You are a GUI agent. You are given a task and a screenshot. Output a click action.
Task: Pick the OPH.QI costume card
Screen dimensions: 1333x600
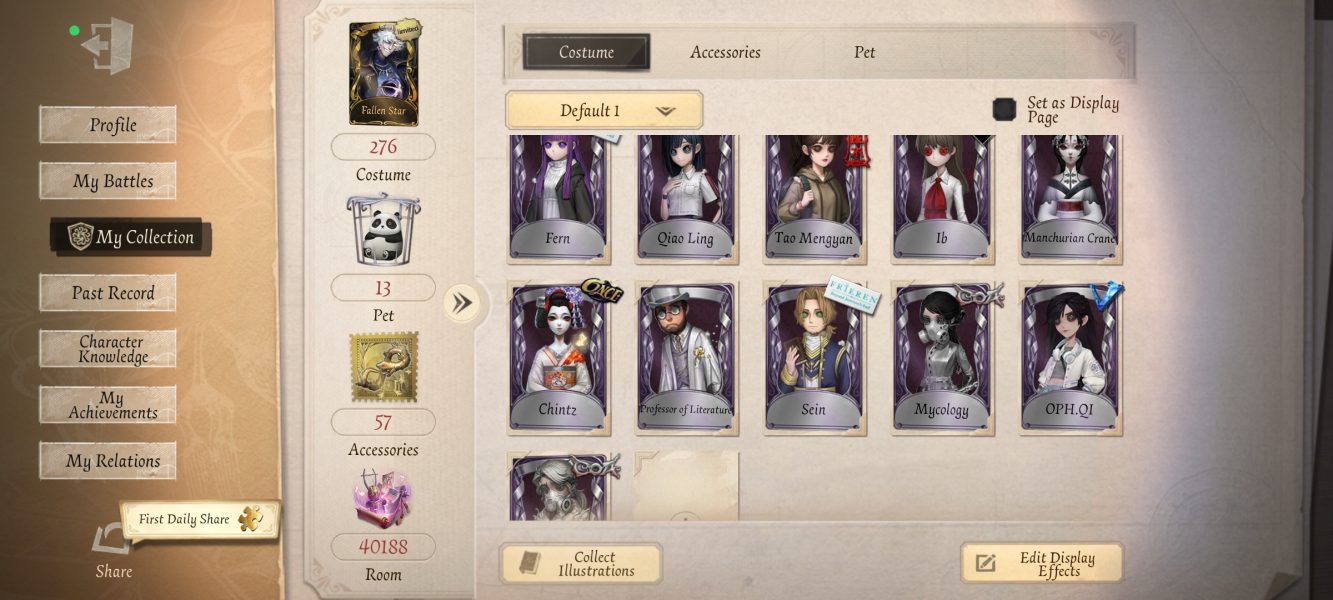coord(1070,357)
